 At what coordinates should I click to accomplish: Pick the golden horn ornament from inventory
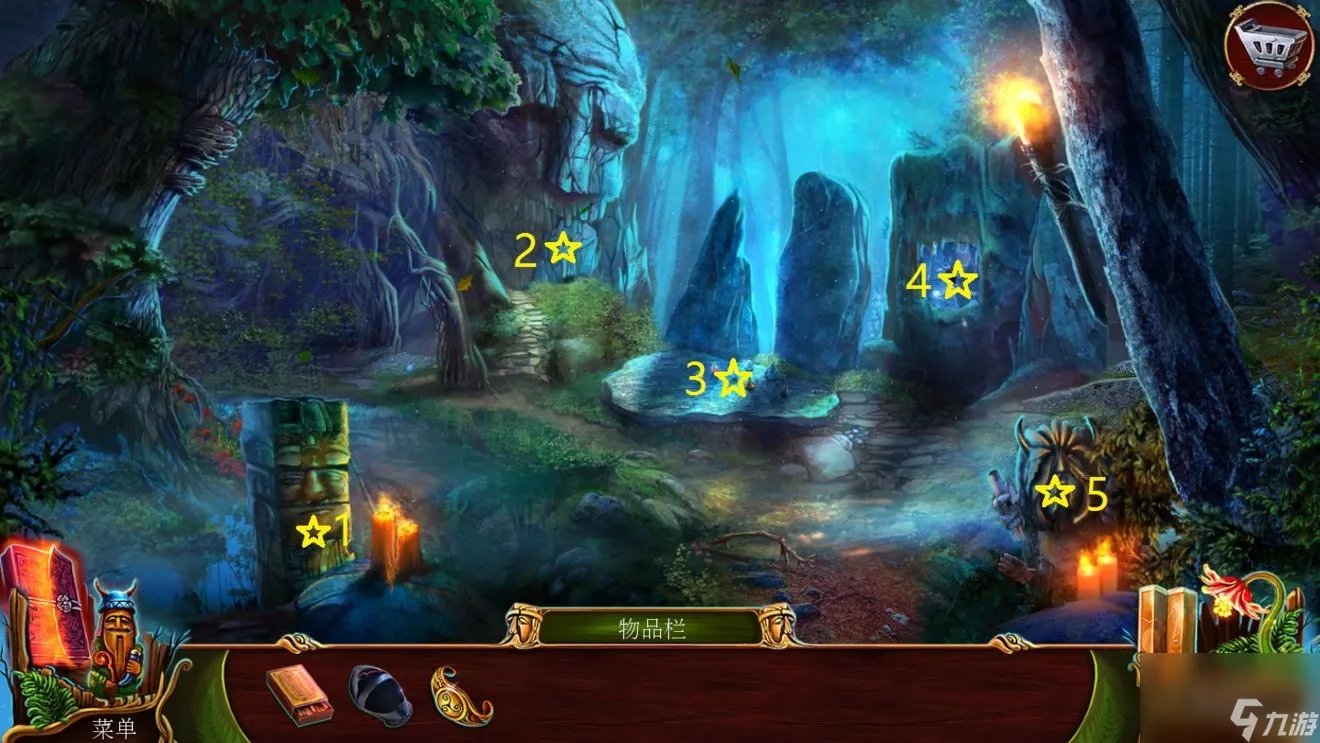tap(461, 694)
